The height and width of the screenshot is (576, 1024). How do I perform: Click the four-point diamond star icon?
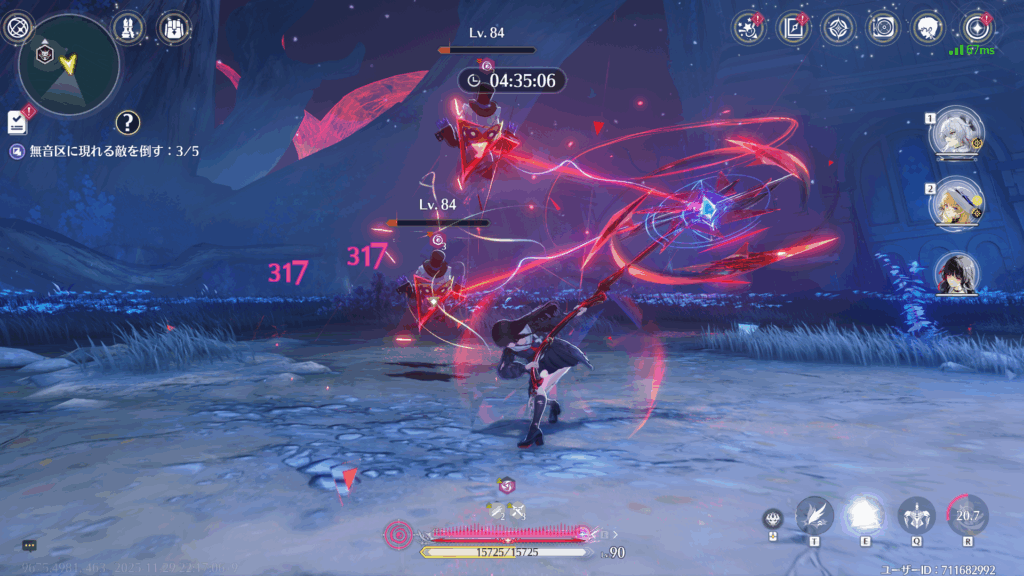click(x=838, y=27)
